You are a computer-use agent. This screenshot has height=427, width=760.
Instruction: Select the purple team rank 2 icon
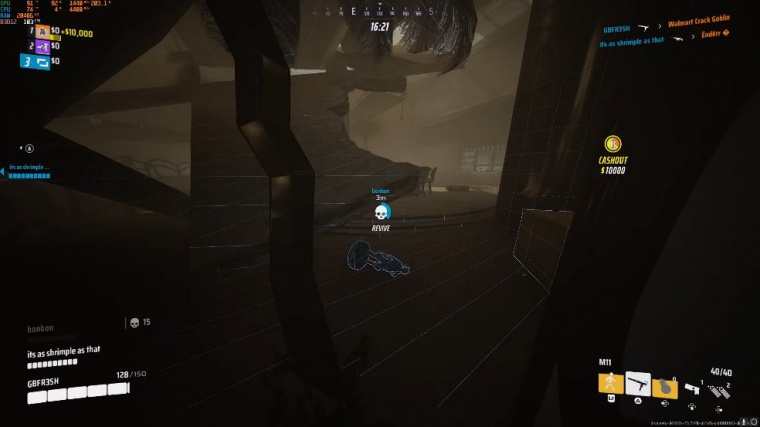41,47
